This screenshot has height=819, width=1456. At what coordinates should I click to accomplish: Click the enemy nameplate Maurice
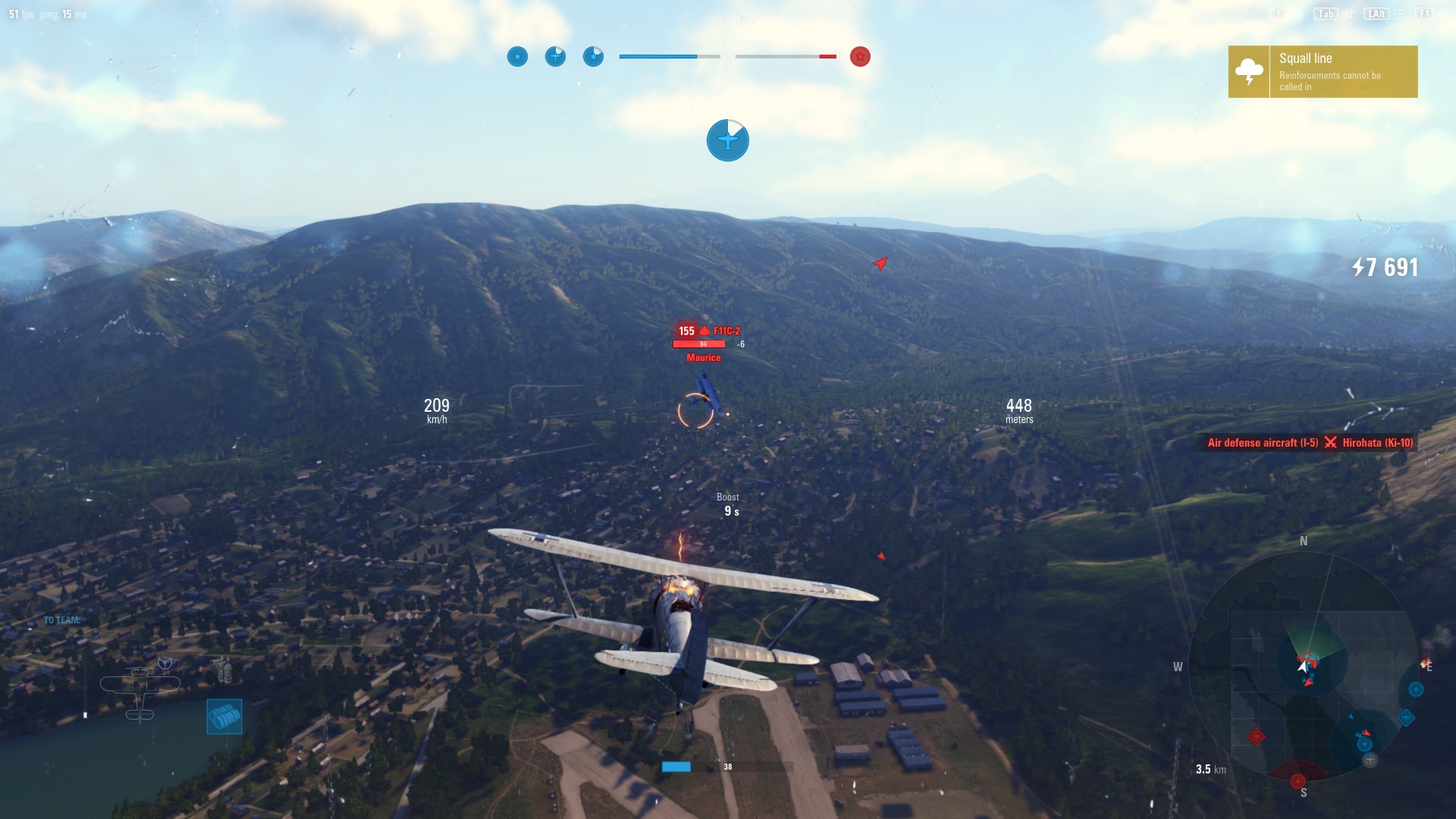coord(705,357)
